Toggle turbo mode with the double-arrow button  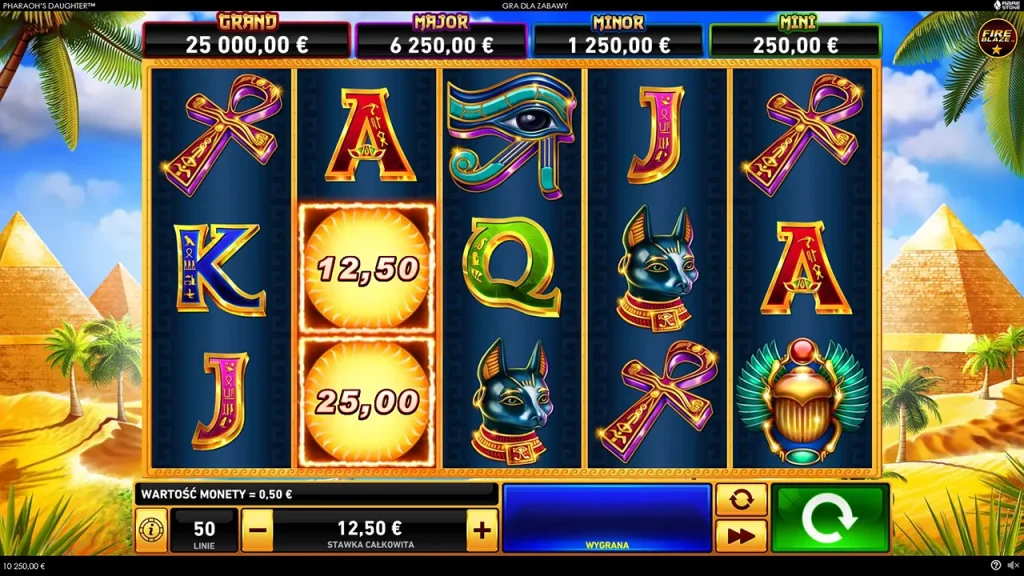(741, 536)
